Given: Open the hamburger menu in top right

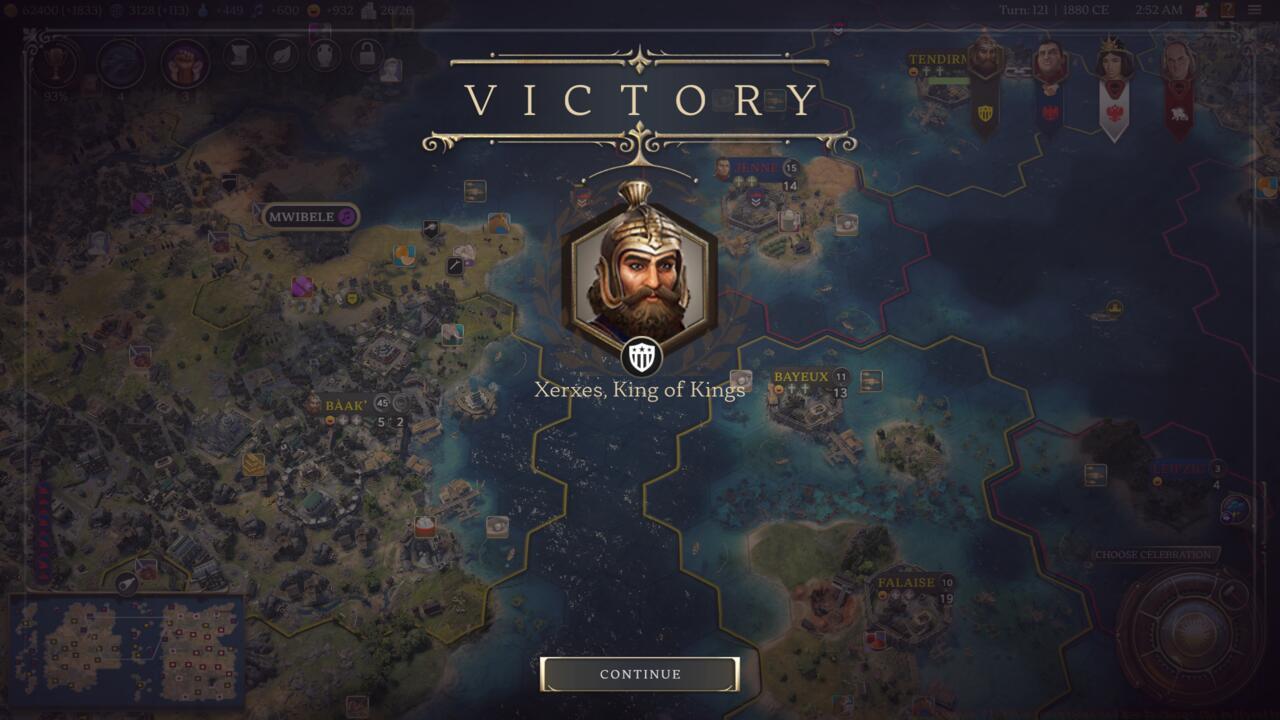Looking at the screenshot, I should point(1255,9).
